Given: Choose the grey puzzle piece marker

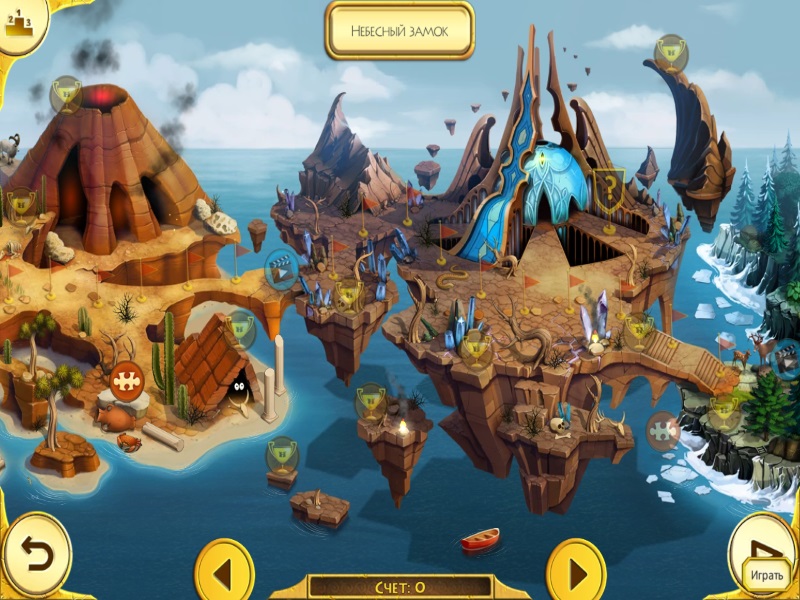Looking at the screenshot, I should coord(662,431).
